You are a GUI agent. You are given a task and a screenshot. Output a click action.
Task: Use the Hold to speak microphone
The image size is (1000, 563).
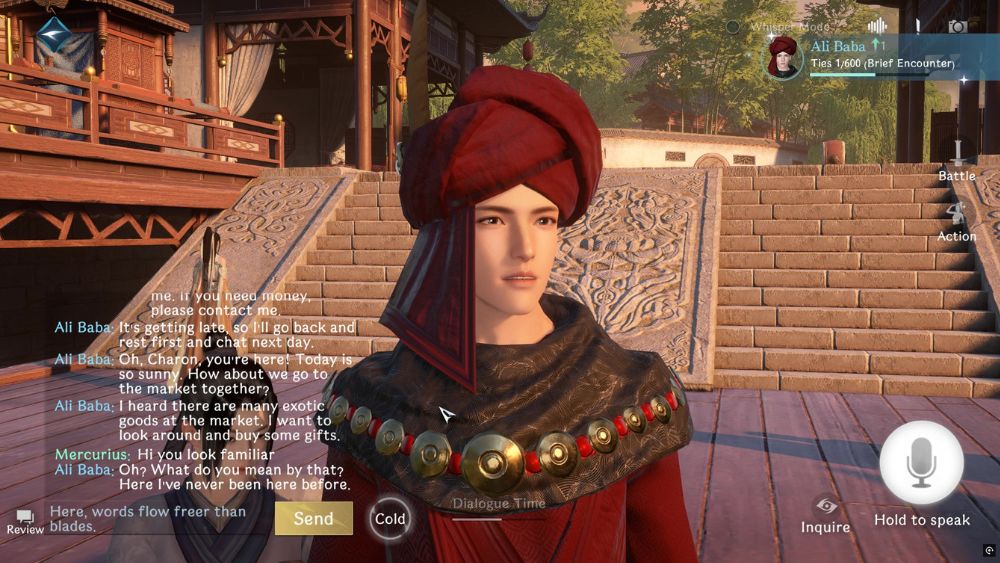point(921,463)
